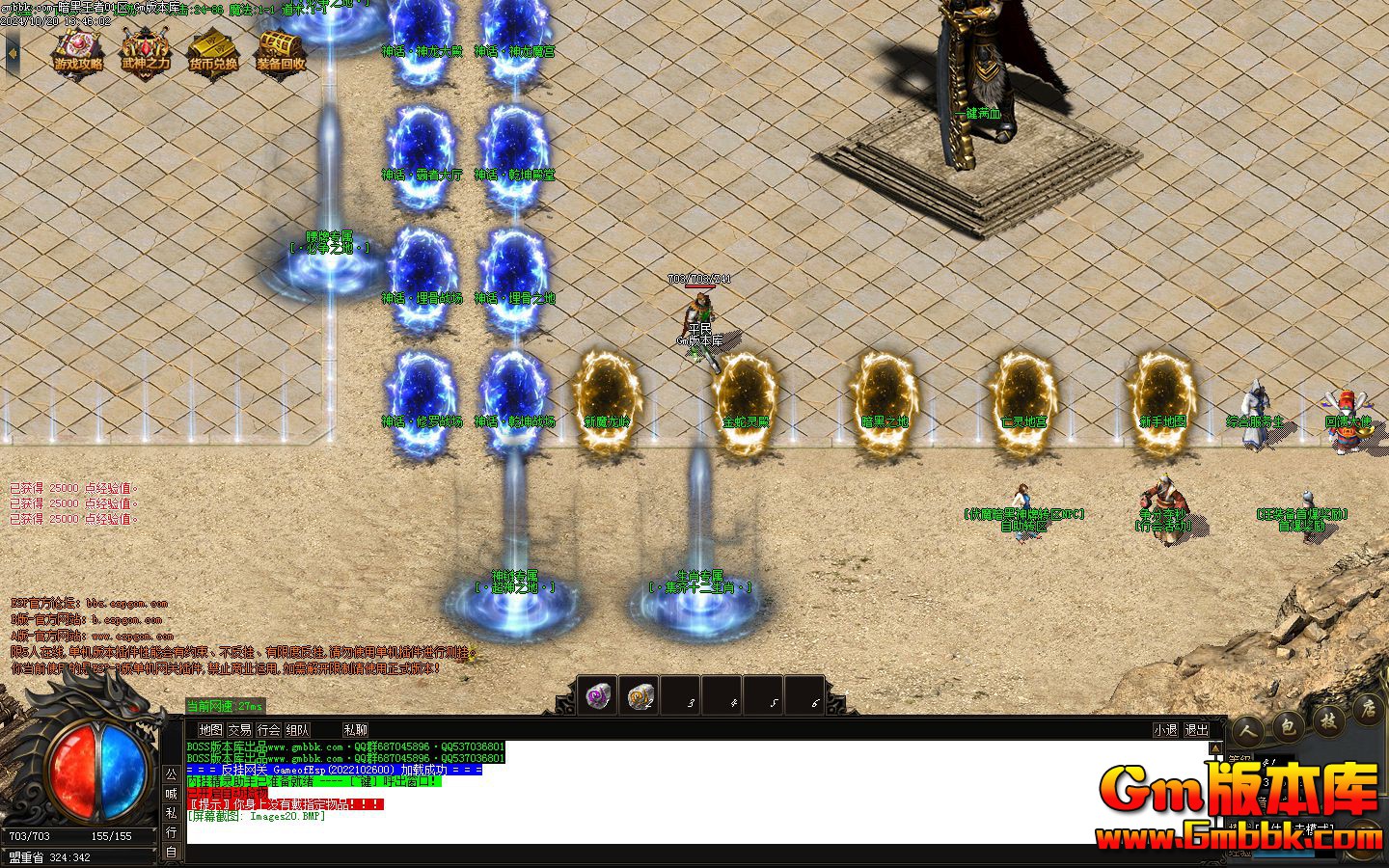Select the 私聊 private chat button
The height and width of the screenshot is (868, 1389).
click(355, 730)
